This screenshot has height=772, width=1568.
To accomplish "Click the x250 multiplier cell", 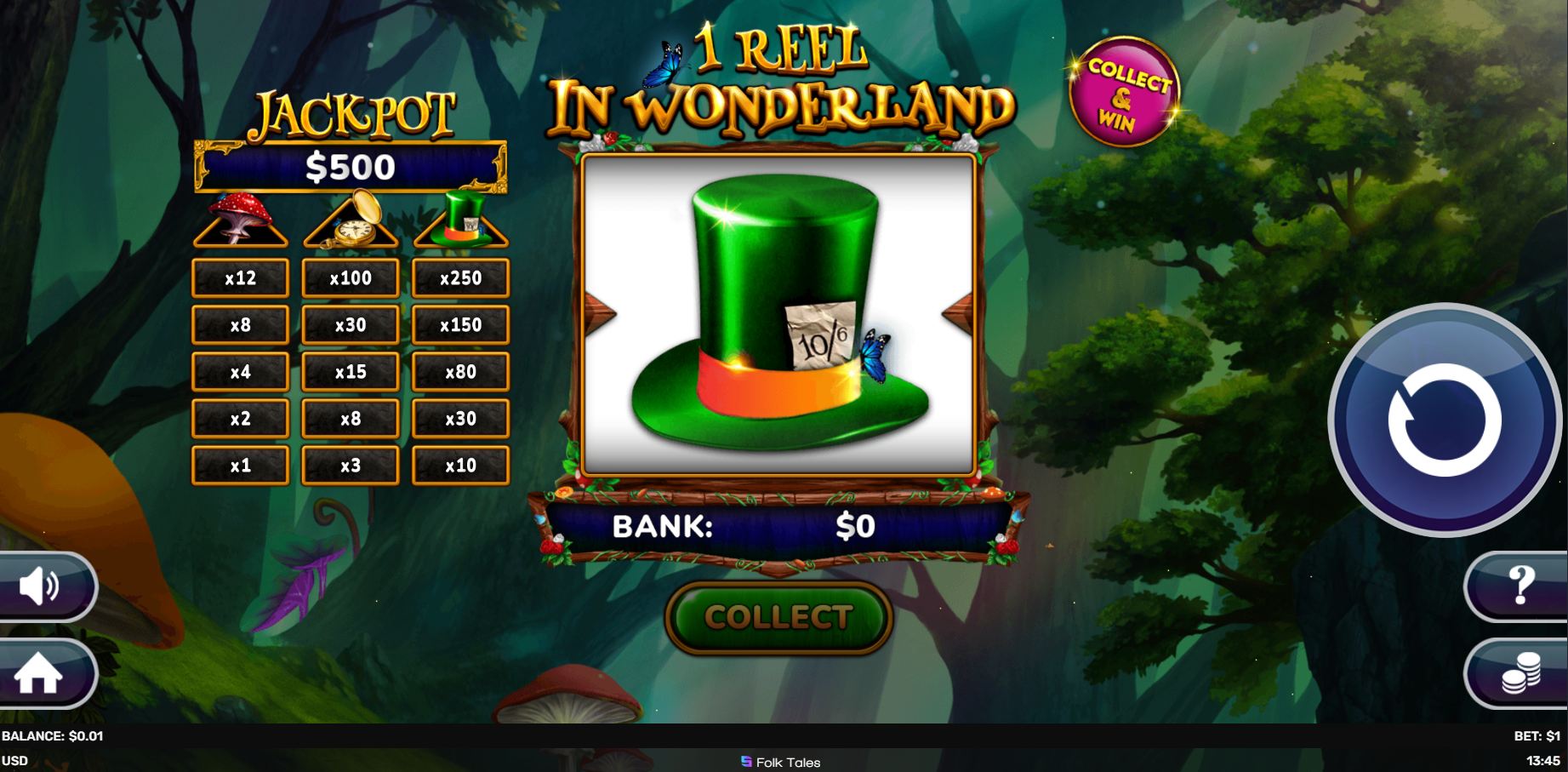I will 460,277.
